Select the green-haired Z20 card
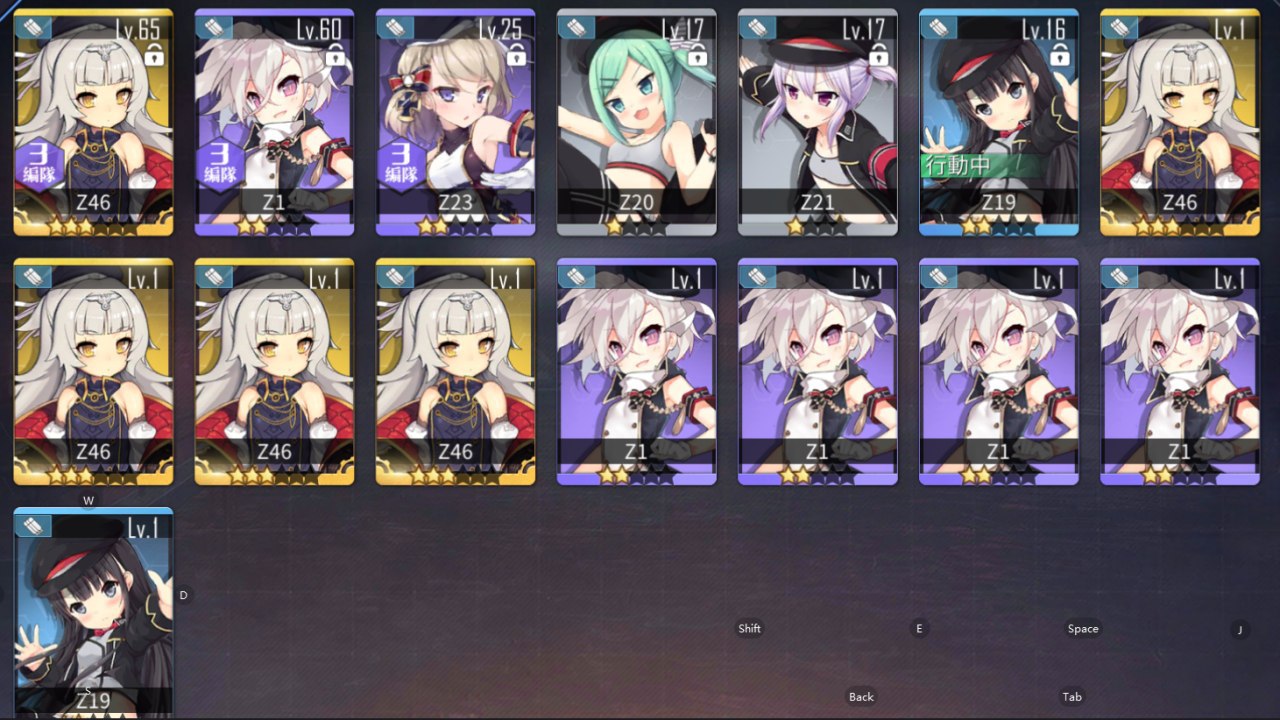Screen dimensions: 1280x720 coord(636,122)
